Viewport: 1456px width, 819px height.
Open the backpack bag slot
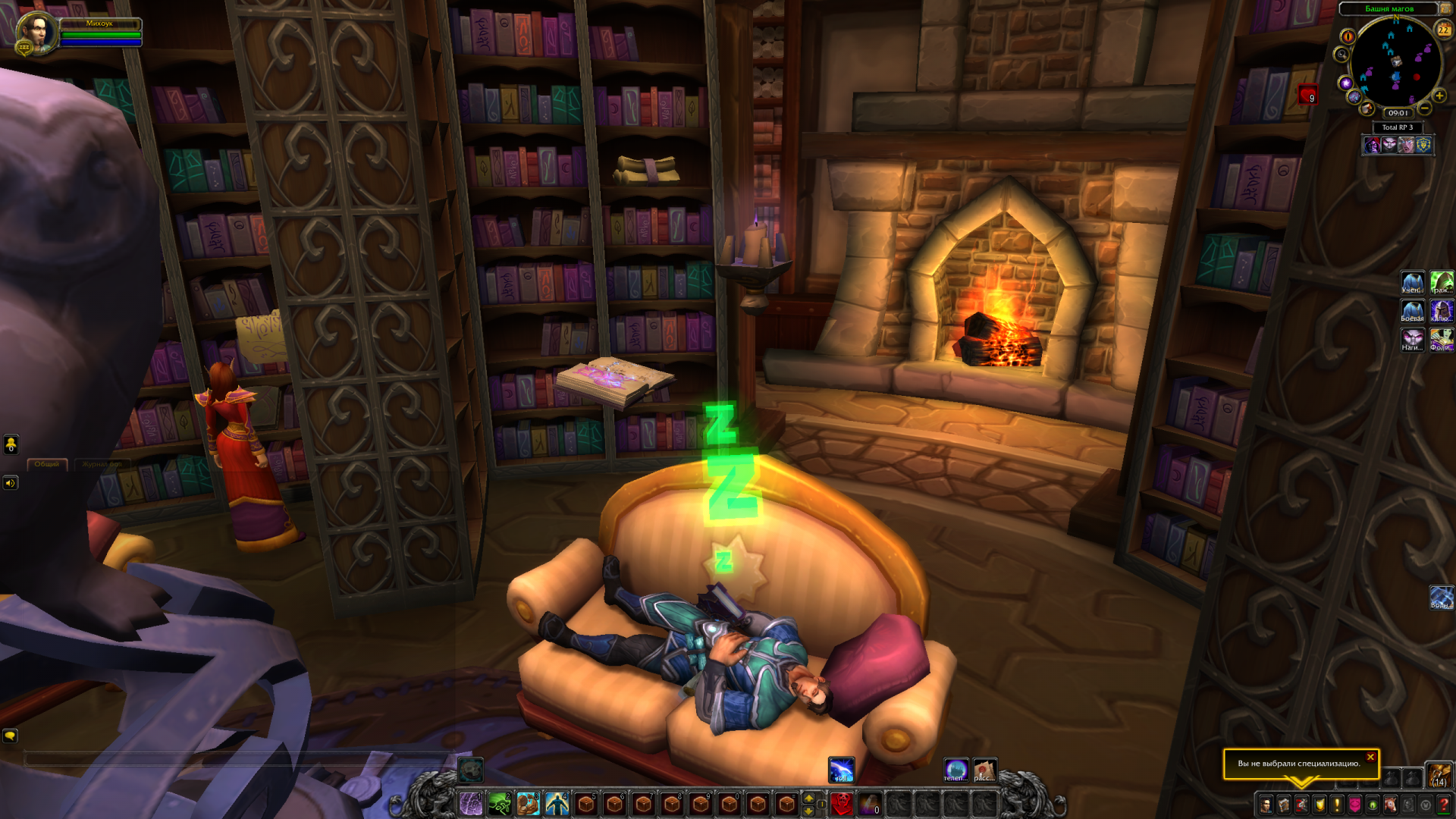coord(1439,775)
